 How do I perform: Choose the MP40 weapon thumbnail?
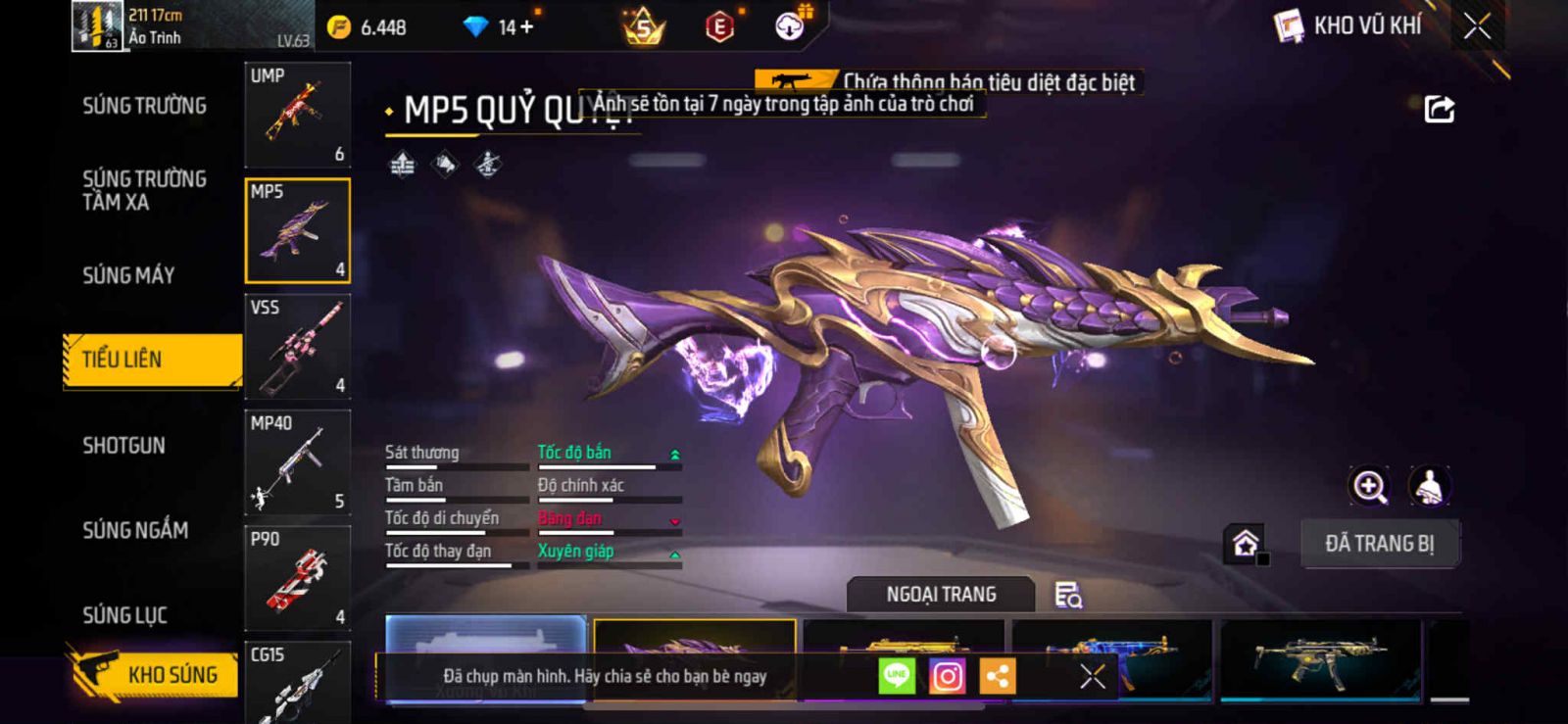tap(297, 461)
